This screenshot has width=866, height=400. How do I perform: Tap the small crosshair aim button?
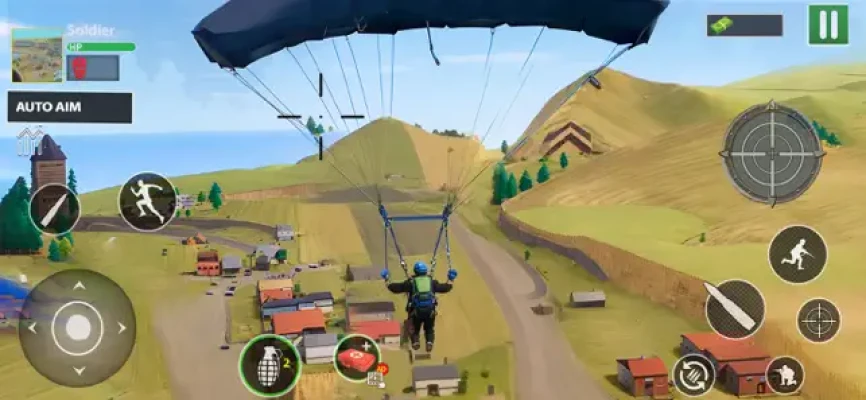click(x=818, y=320)
